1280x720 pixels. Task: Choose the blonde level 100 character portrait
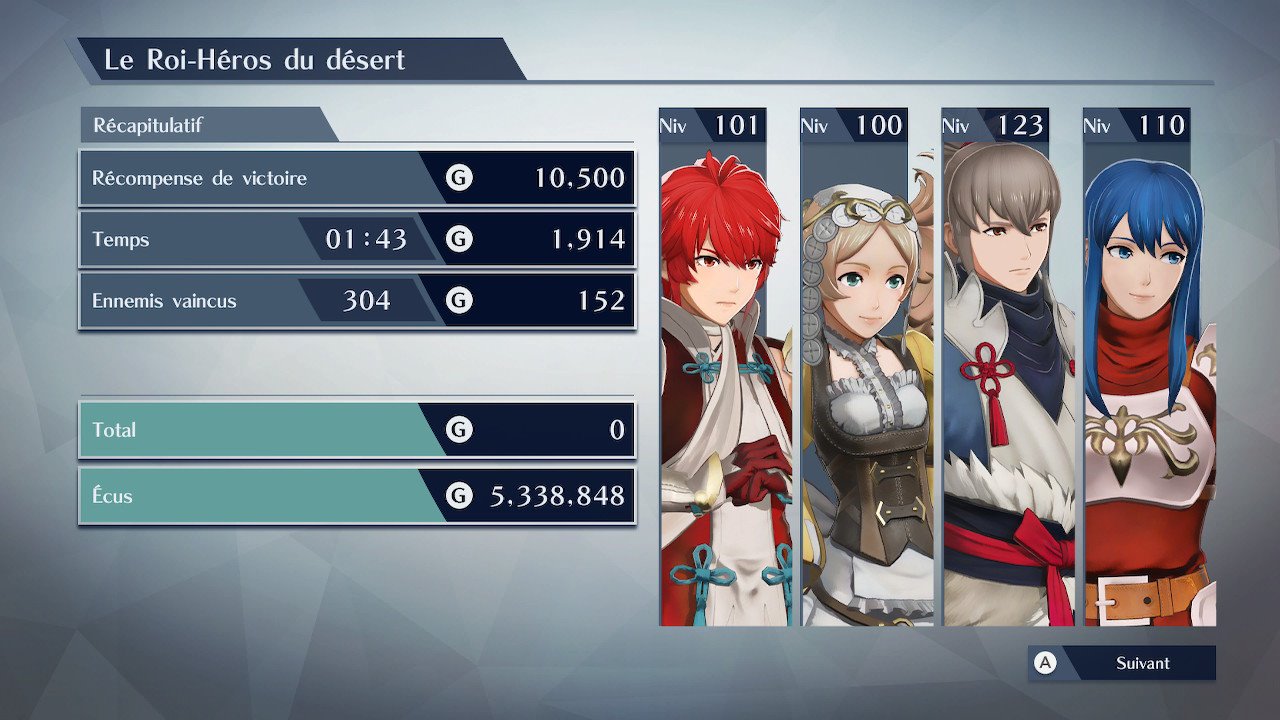click(x=854, y=380)
